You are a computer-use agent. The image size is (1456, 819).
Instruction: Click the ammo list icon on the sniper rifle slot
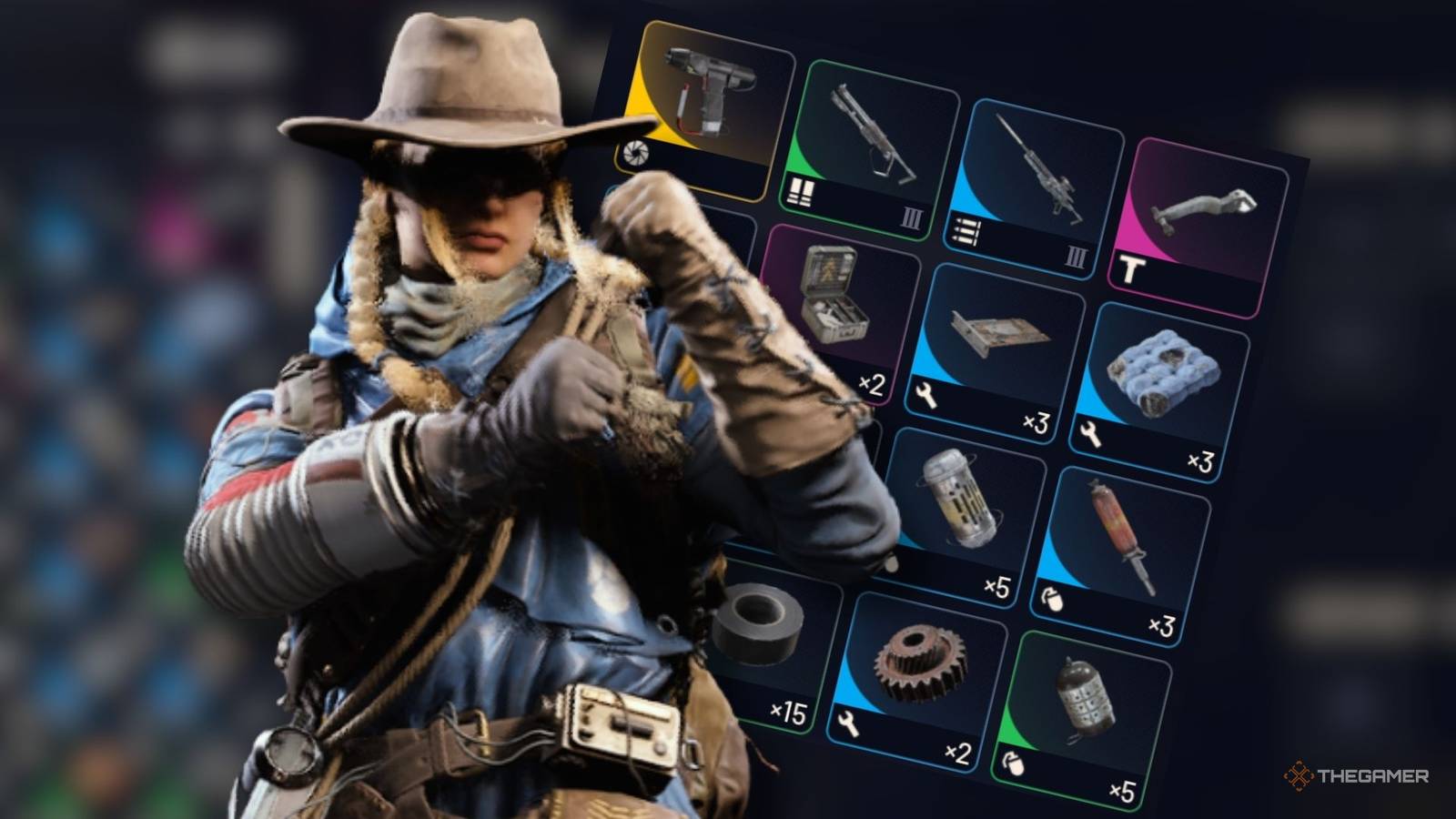click(x=966, y=229)
